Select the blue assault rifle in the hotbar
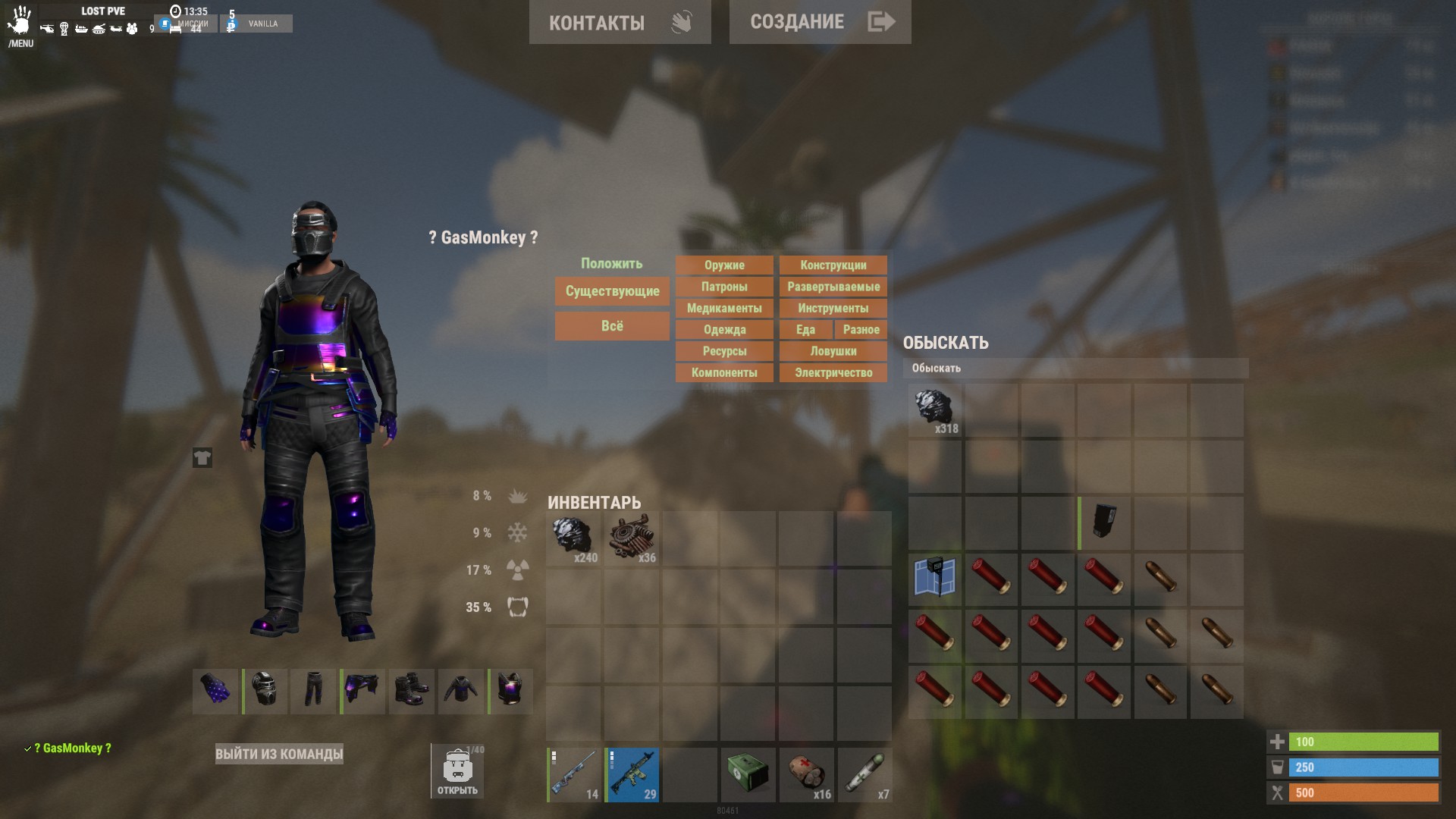The width and height of the screenshot is (1456, 819). coord(632,774)
